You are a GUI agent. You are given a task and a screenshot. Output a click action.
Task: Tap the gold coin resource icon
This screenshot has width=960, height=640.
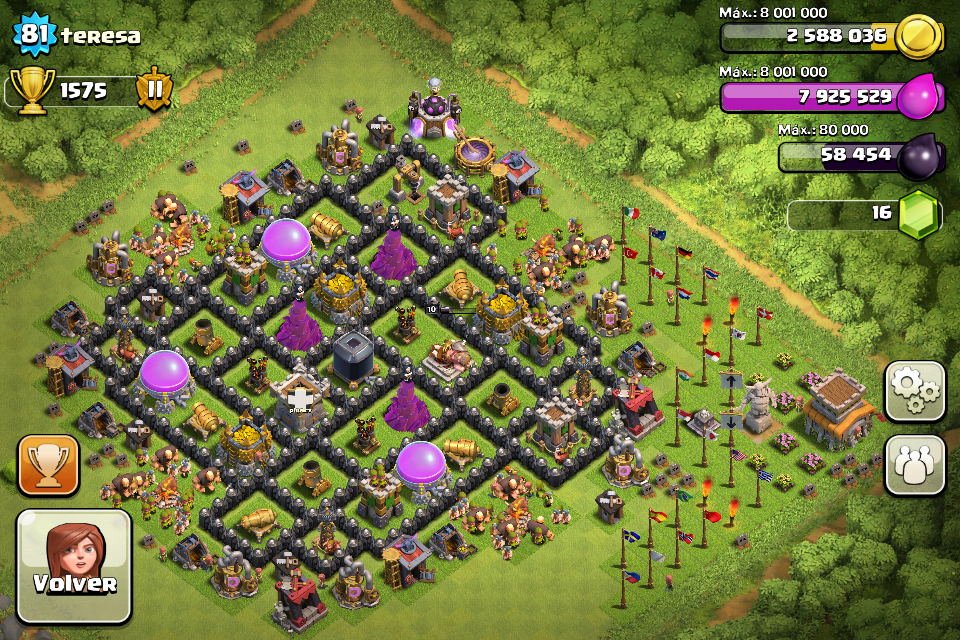click(918, 38)
